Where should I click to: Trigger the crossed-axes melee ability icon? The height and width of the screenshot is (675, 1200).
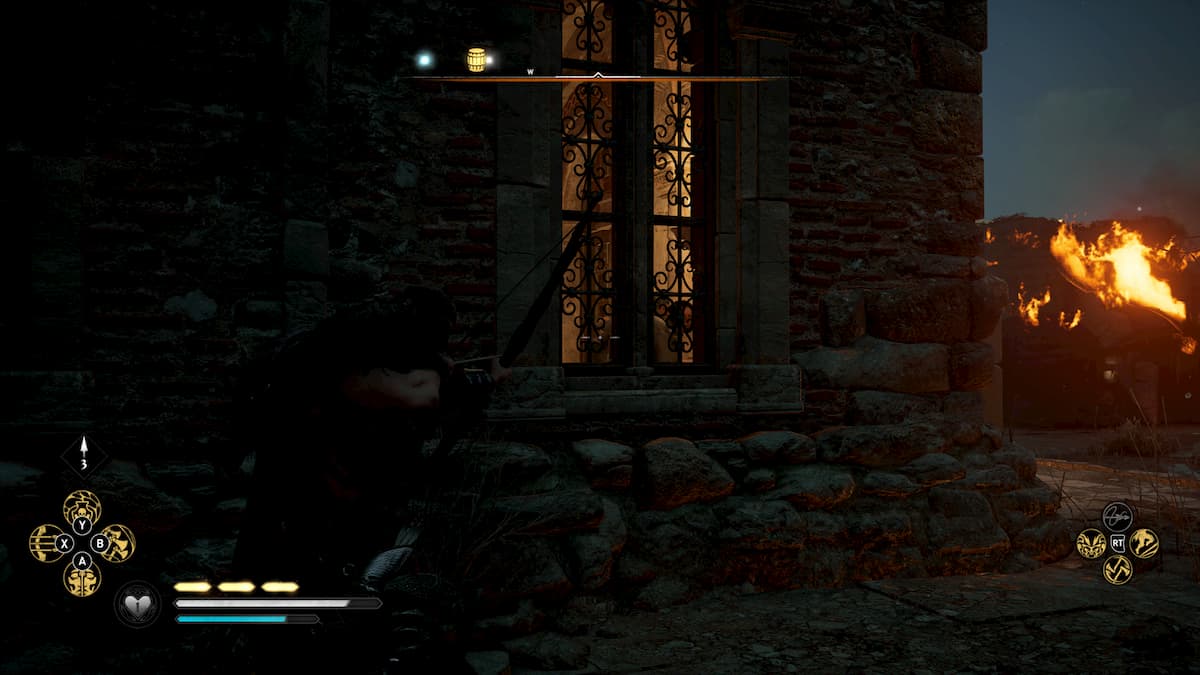(1117, 569)
